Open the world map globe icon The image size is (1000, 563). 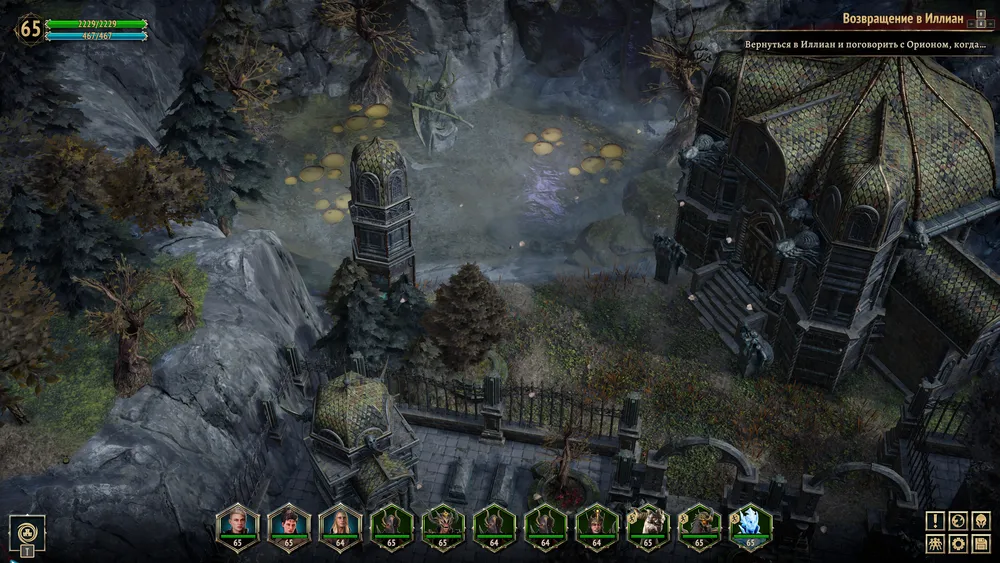point(957,520)
